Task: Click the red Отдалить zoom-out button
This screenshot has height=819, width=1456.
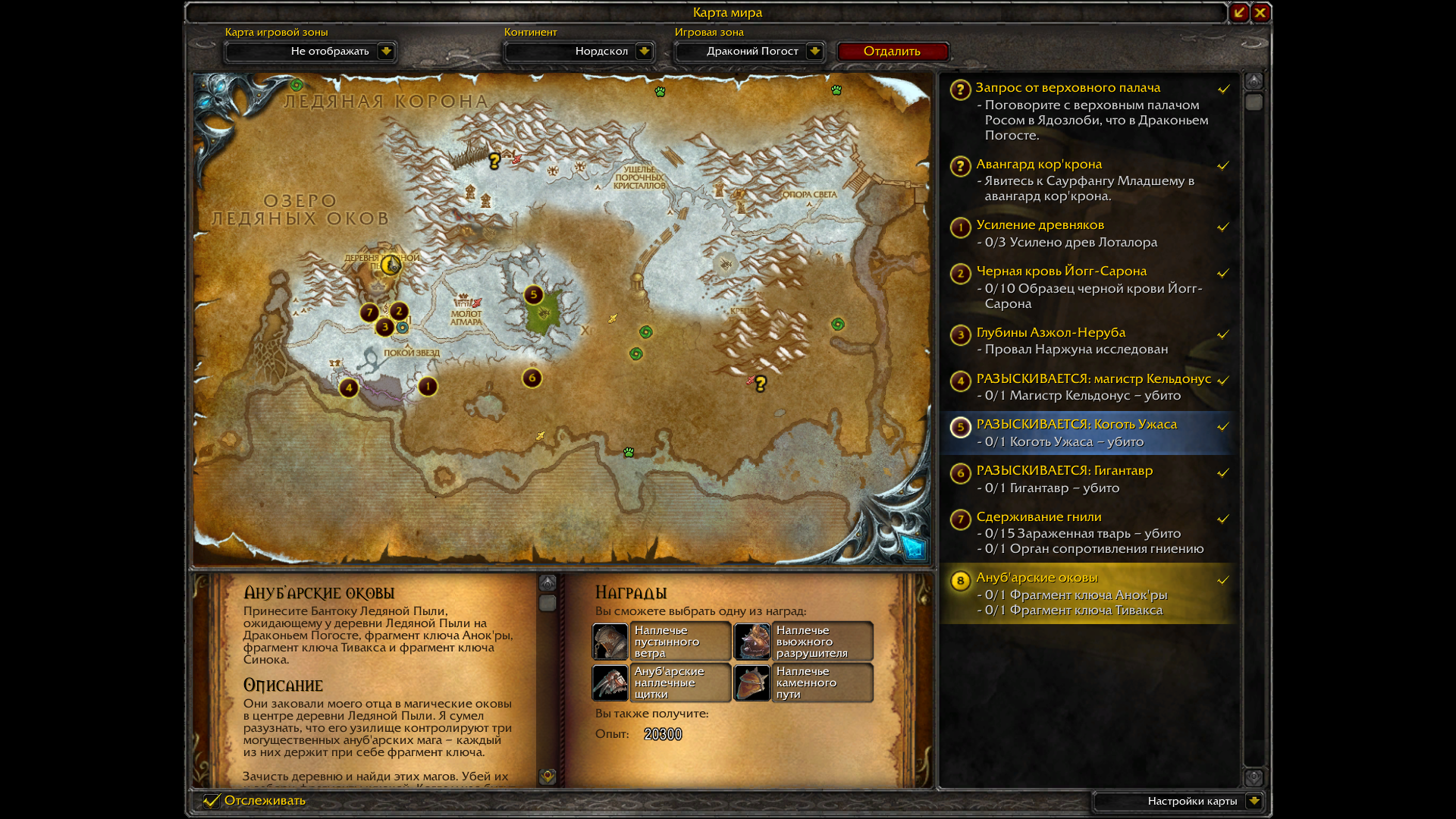Action: point(892,52)
